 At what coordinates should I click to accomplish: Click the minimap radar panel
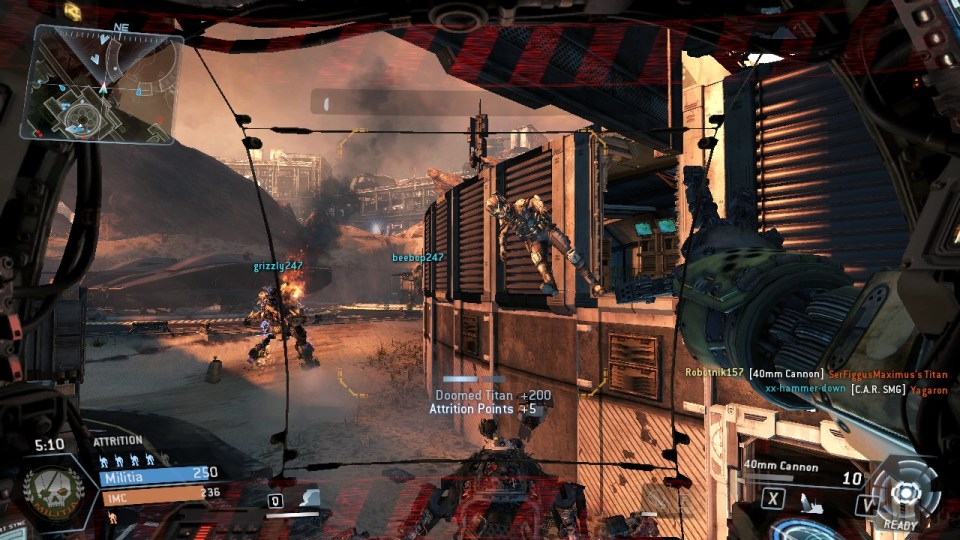click(x=101, y=83)
